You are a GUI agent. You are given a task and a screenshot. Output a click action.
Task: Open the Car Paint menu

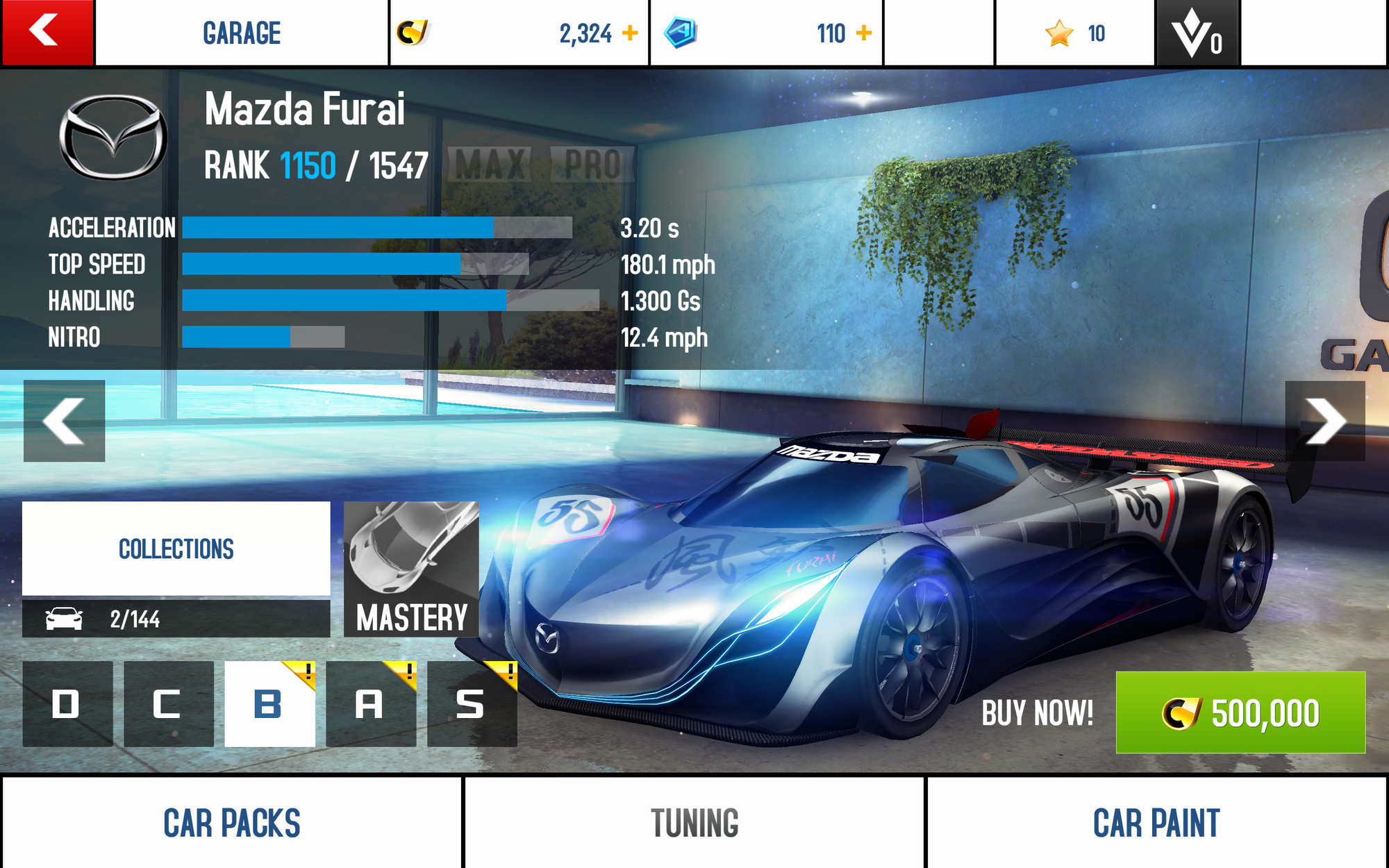[1156, 823]
